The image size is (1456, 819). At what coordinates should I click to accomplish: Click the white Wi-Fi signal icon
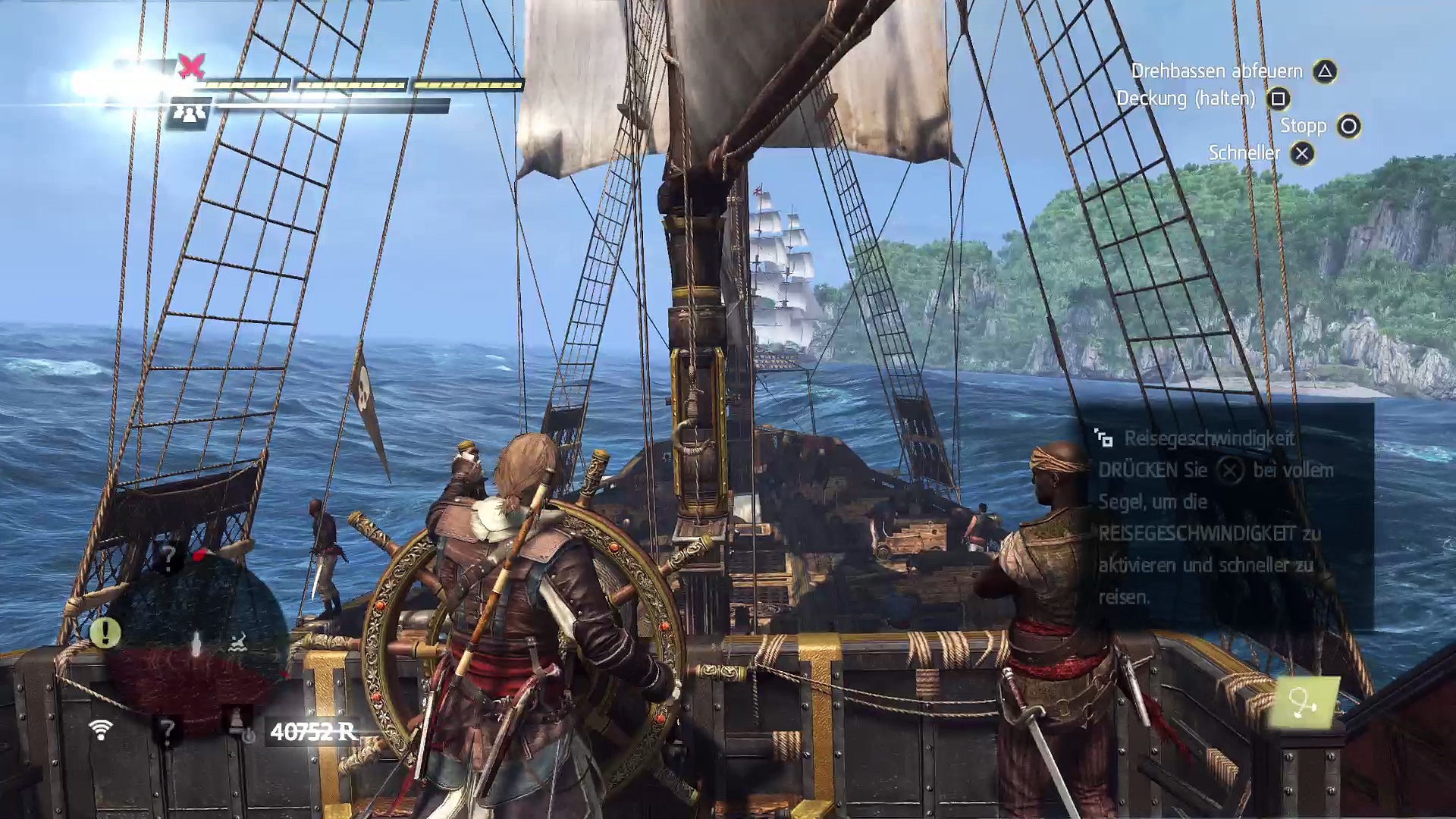click(x=100, y=730)
